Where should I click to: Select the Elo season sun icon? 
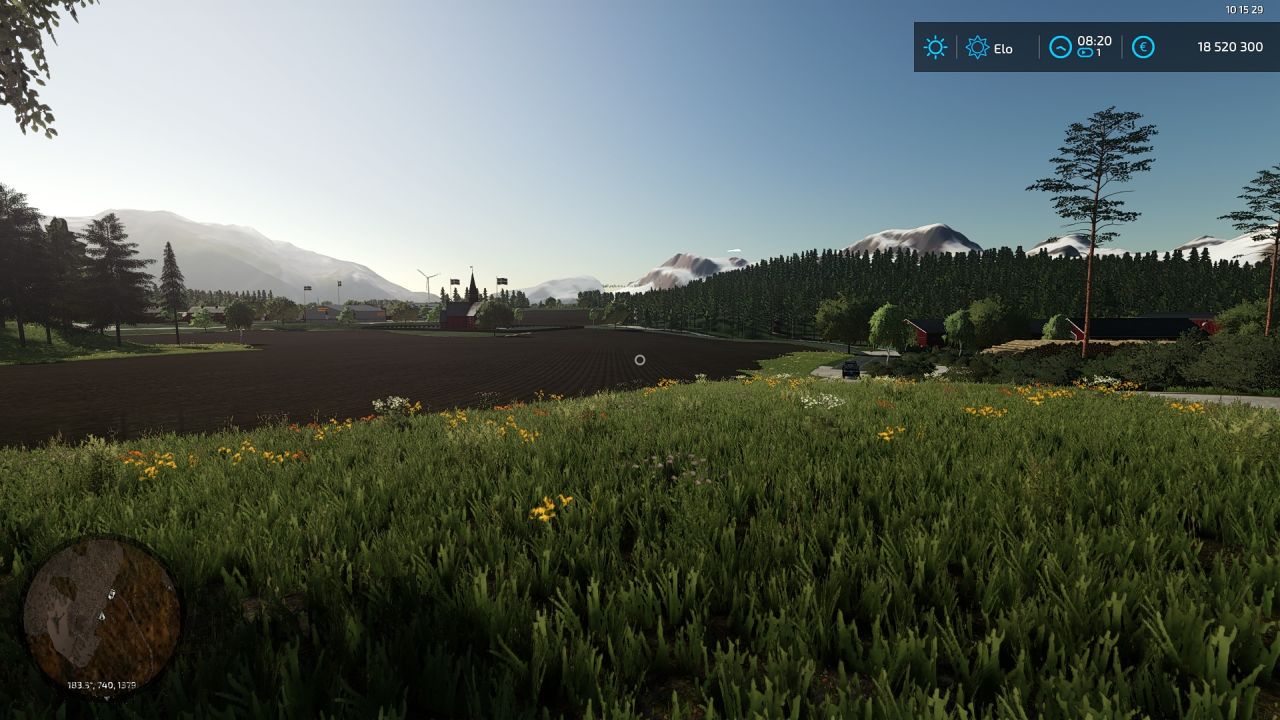tap(977, 47)
